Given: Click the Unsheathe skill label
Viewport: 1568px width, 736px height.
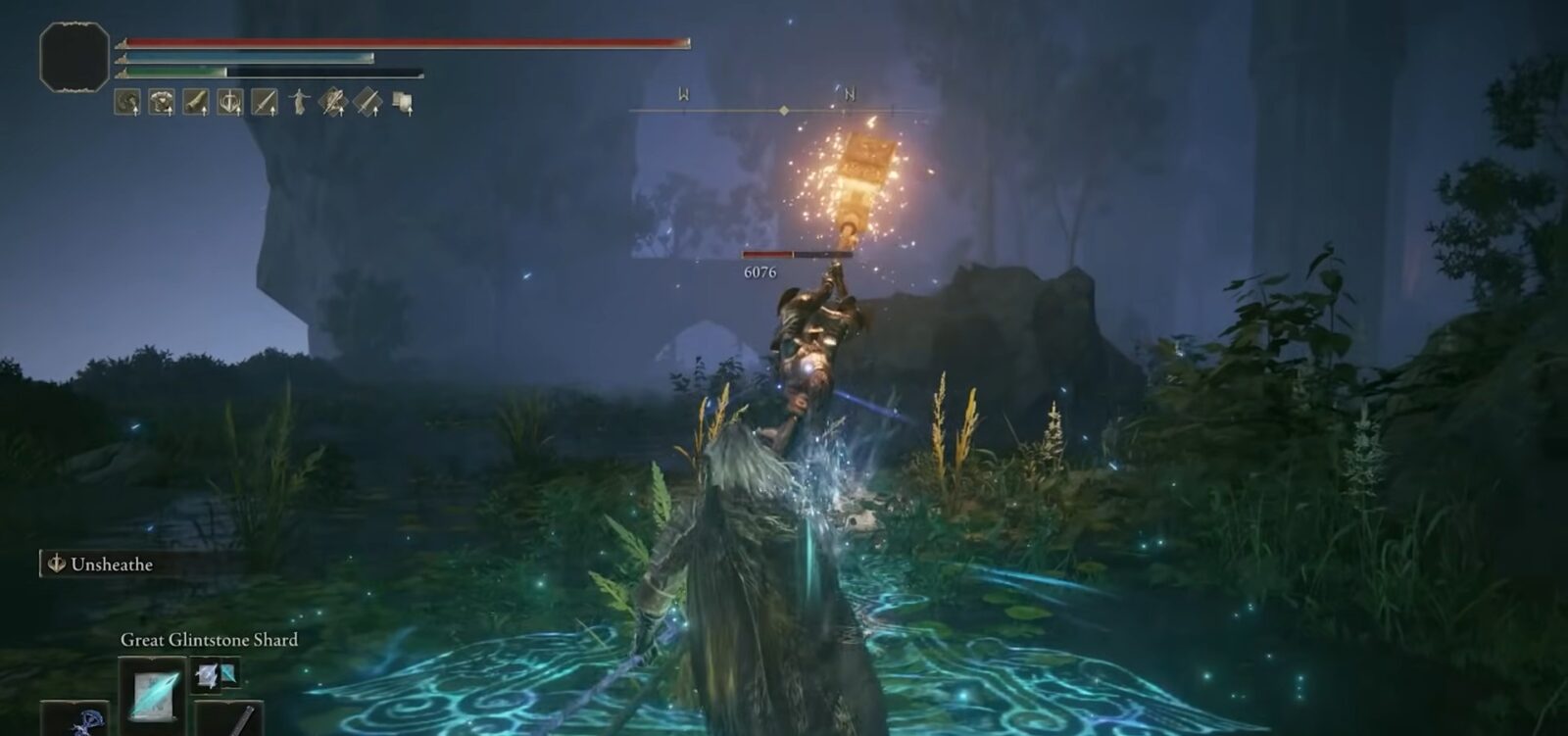Looking at the screenshot, I should 111,564.
